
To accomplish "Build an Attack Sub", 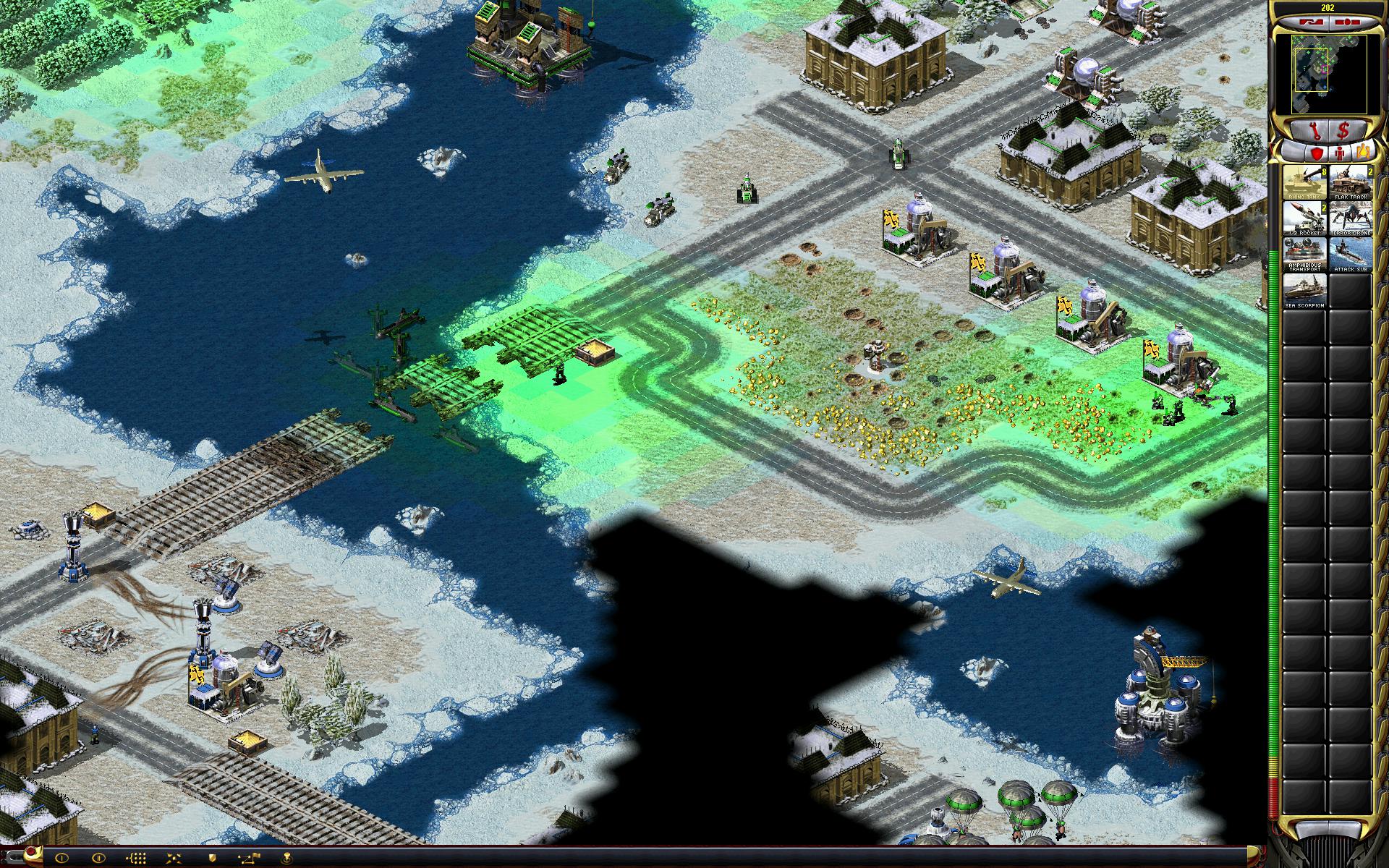I will [1351, 255].
